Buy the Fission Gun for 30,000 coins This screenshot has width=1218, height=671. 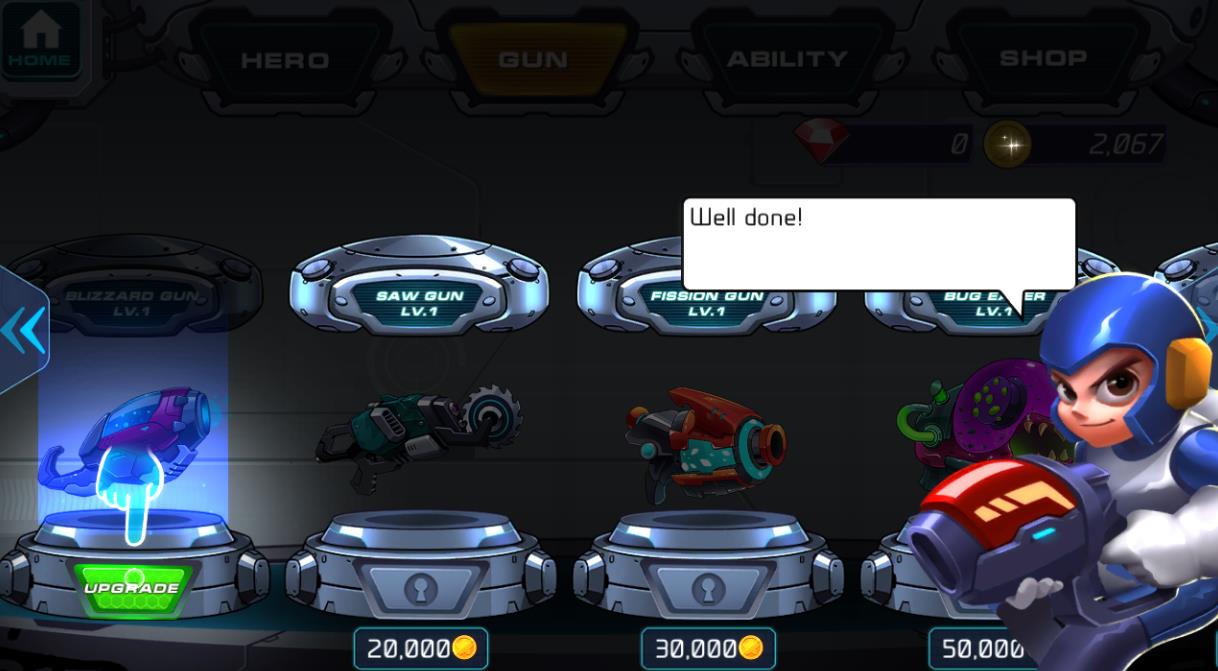(x=708, y=648)
